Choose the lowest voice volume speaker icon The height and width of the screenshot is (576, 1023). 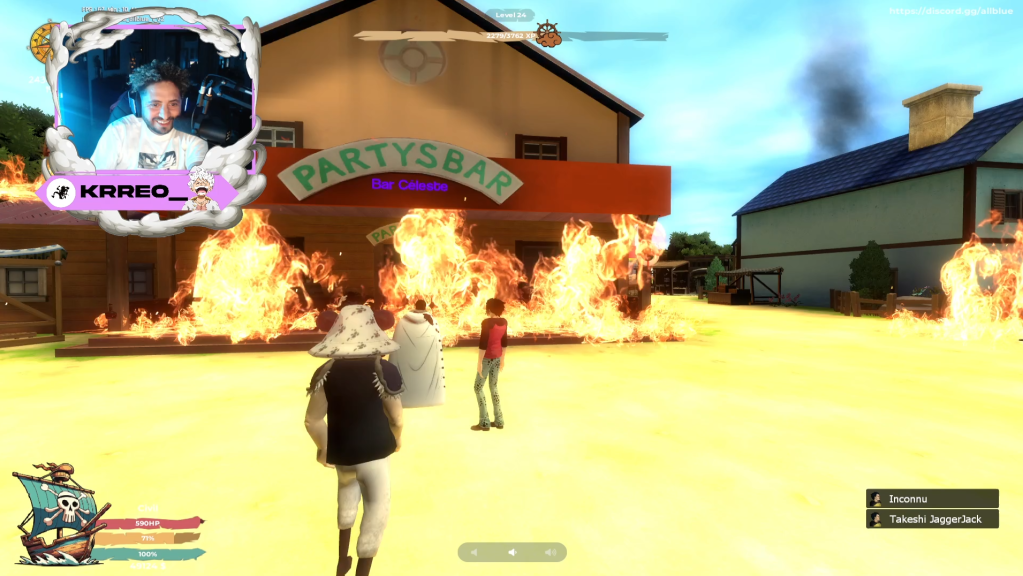pyautogui.click(x=475, y=552)
